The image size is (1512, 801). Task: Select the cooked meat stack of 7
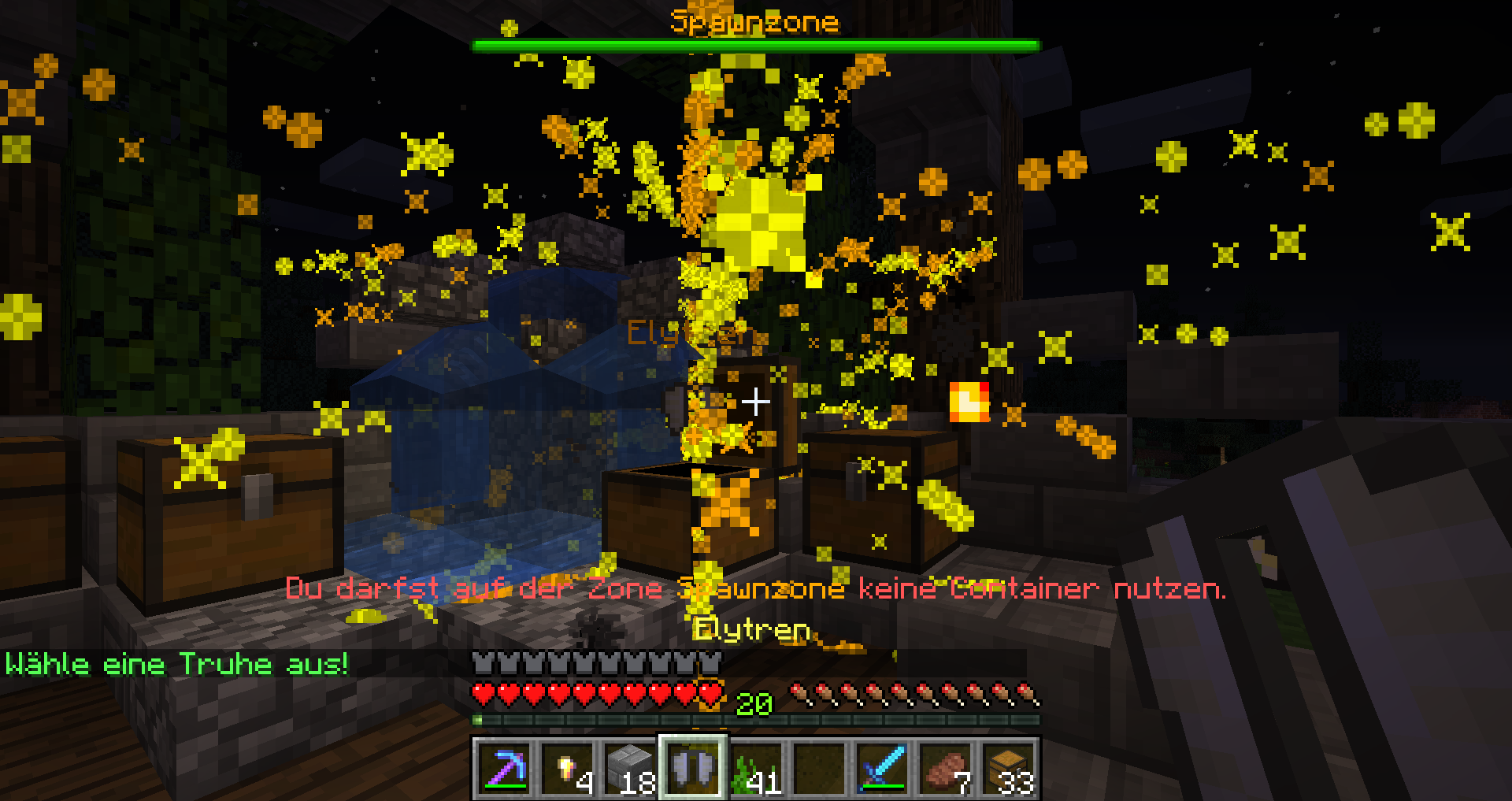945,768
